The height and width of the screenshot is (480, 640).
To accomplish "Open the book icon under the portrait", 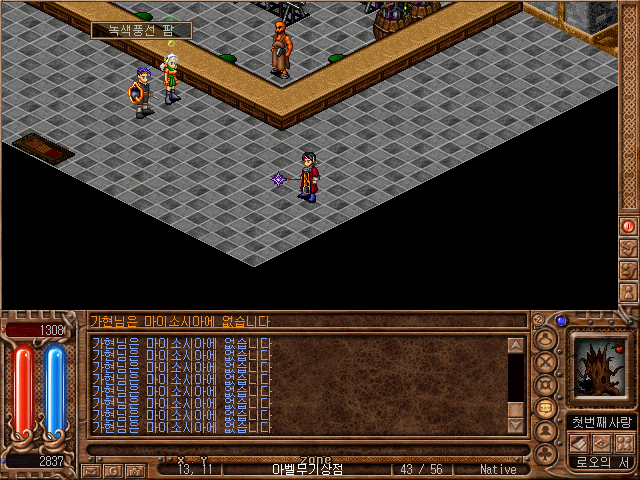I will coord(580,442).
